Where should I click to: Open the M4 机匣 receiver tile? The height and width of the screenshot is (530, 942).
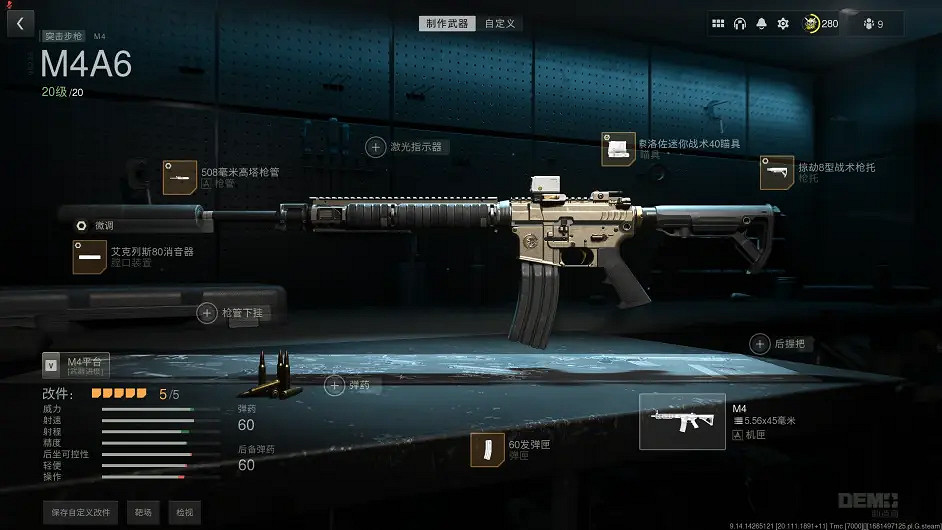(681, 421)
